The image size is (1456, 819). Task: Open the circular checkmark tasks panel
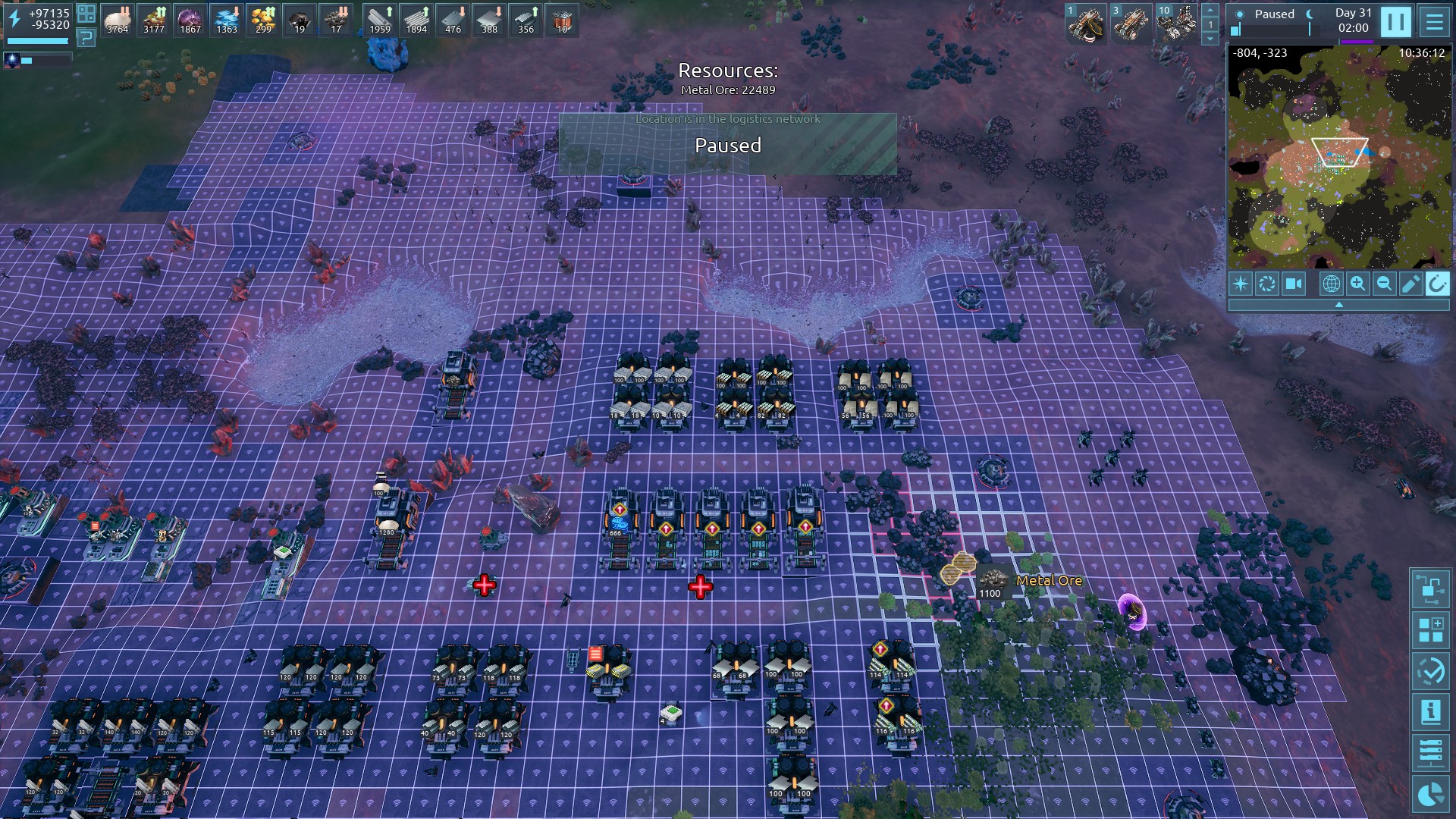pos(1430,670)
